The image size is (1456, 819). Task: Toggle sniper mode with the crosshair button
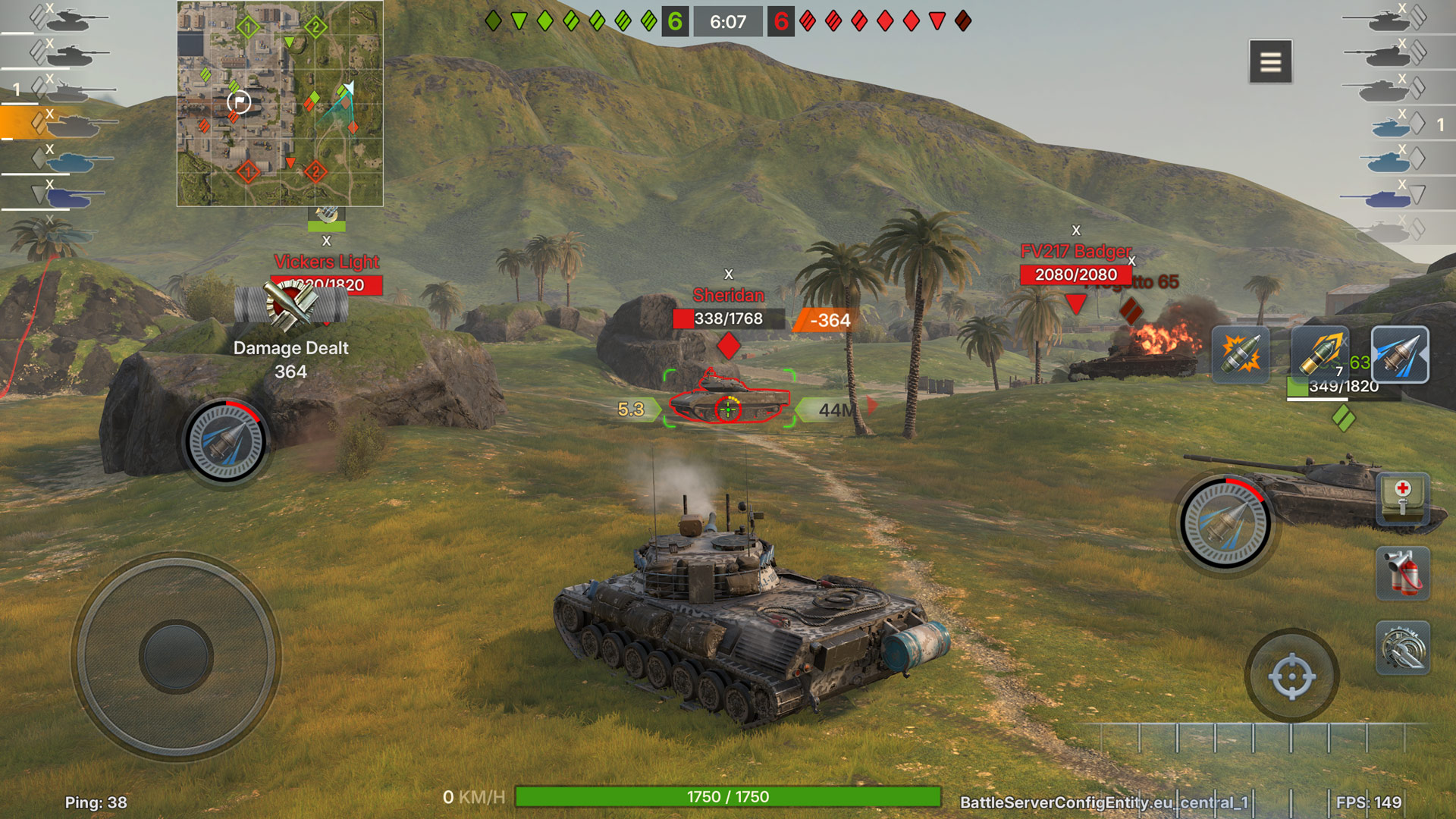click(x=1291, y=676)
